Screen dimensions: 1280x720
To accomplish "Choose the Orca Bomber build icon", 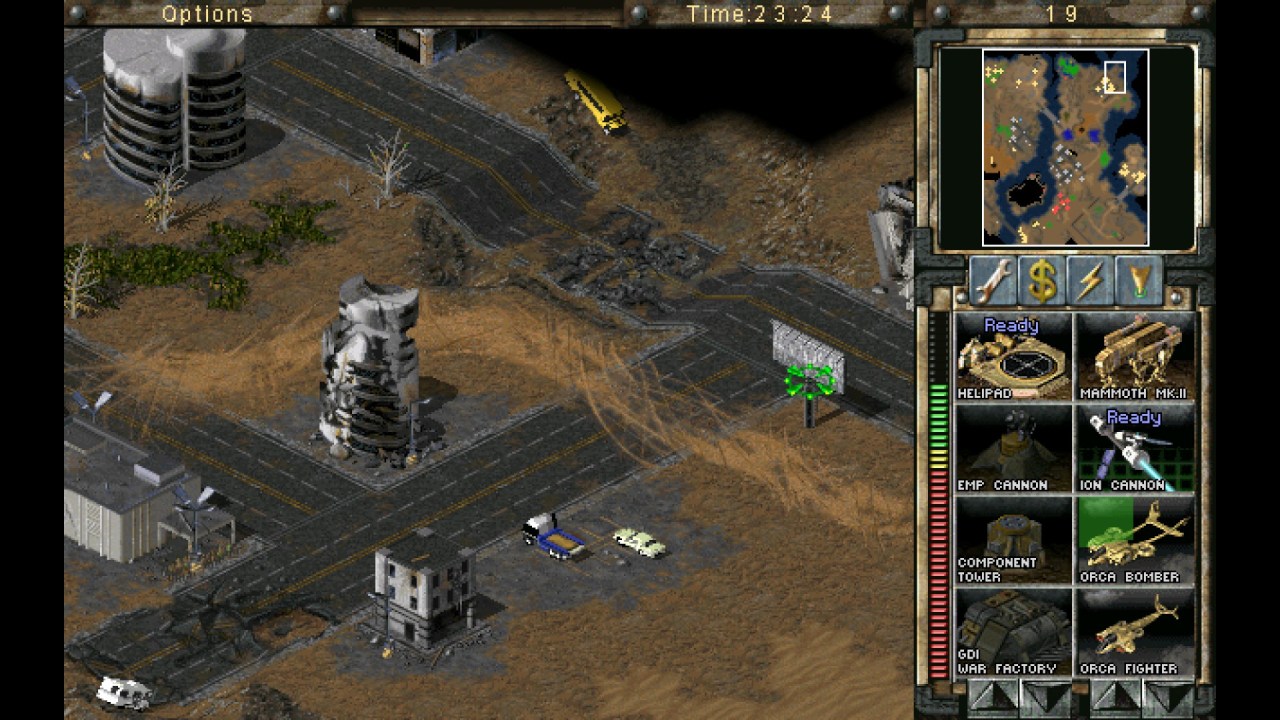I will [x=1135, y=541].
